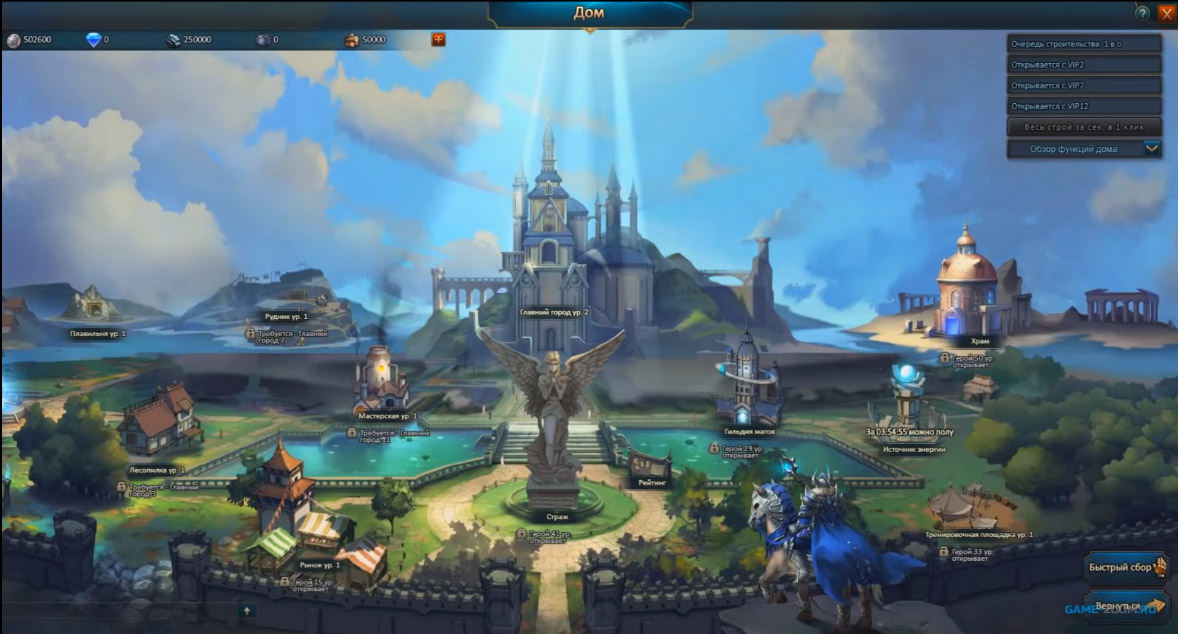Click the Вернуться button
Viewport: 1178px width, 634px height.
click(1126, 606)
